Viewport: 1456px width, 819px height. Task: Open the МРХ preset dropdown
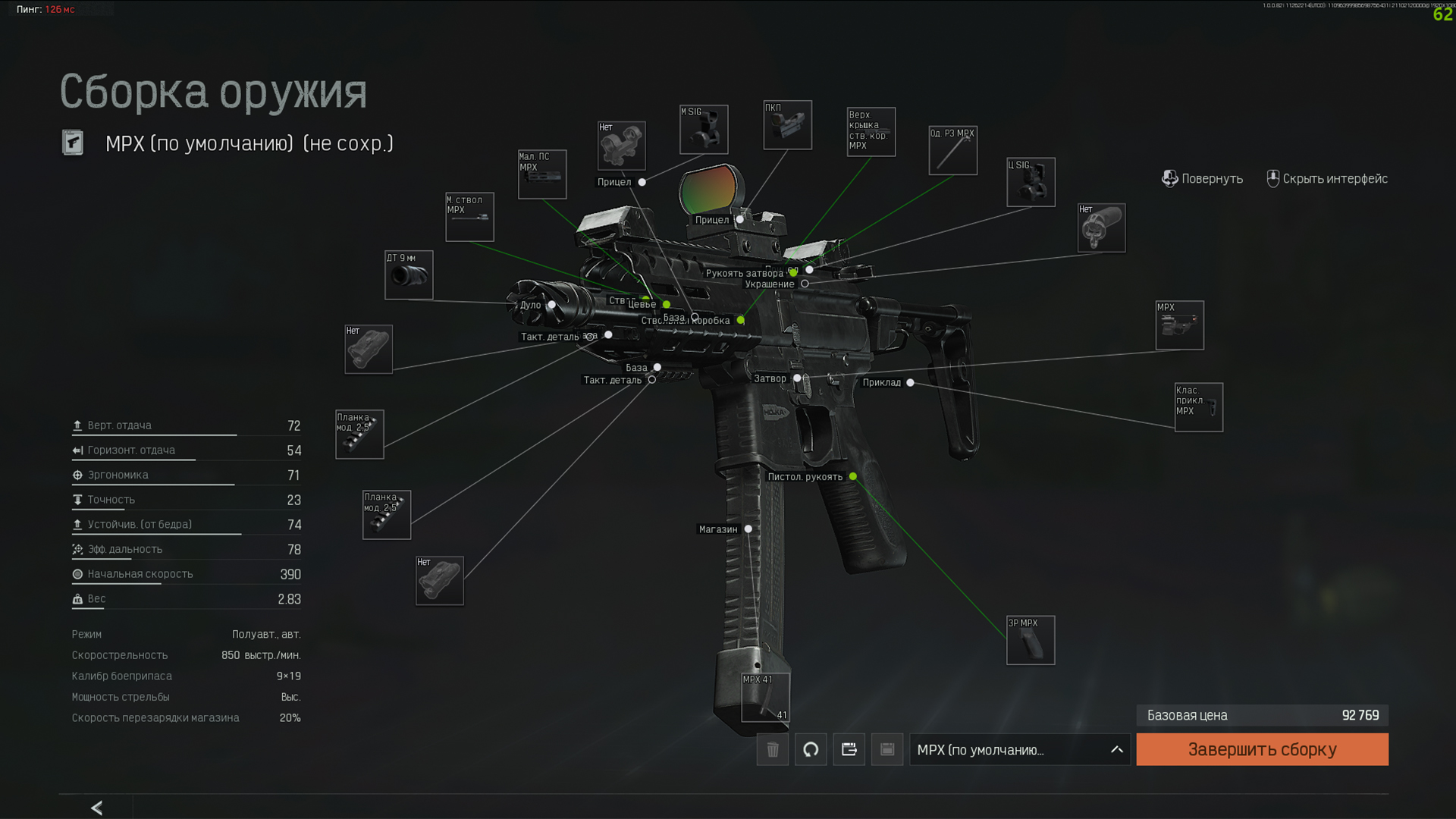1019,749
